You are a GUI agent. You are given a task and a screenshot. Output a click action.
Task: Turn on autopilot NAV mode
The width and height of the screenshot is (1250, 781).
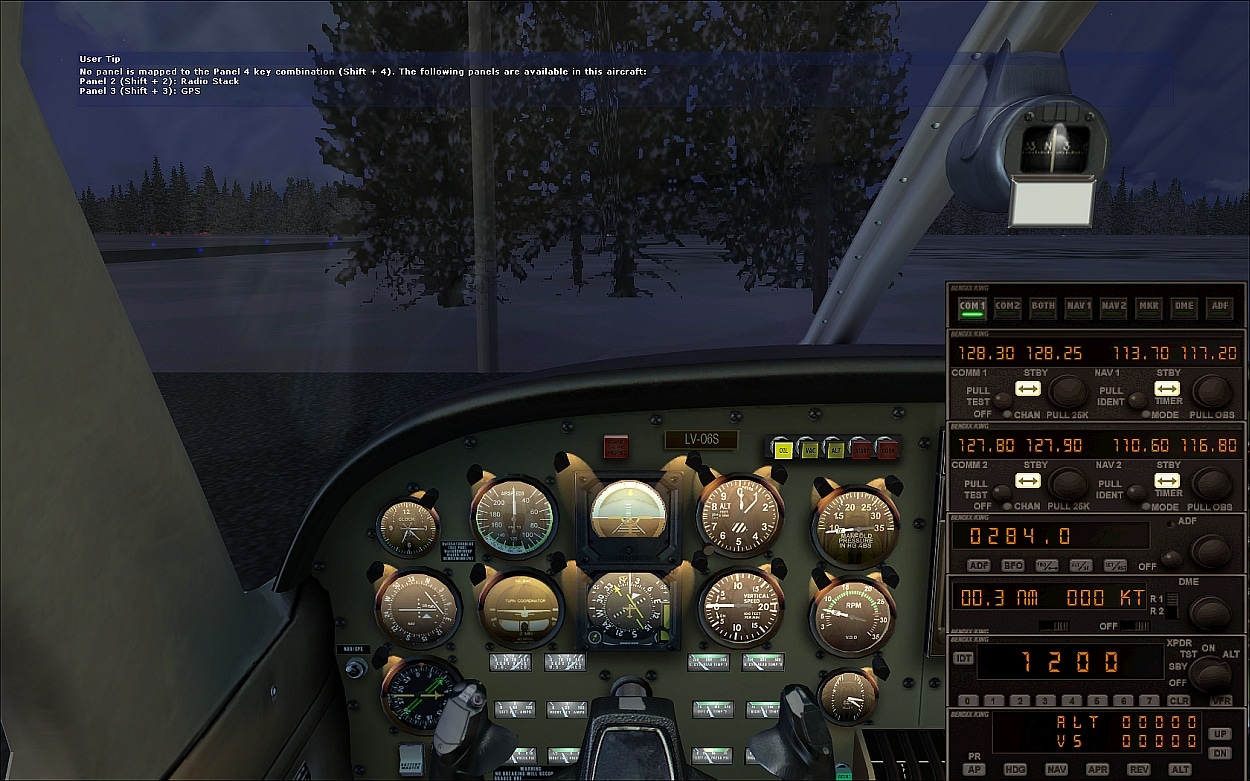point(1056,770)
